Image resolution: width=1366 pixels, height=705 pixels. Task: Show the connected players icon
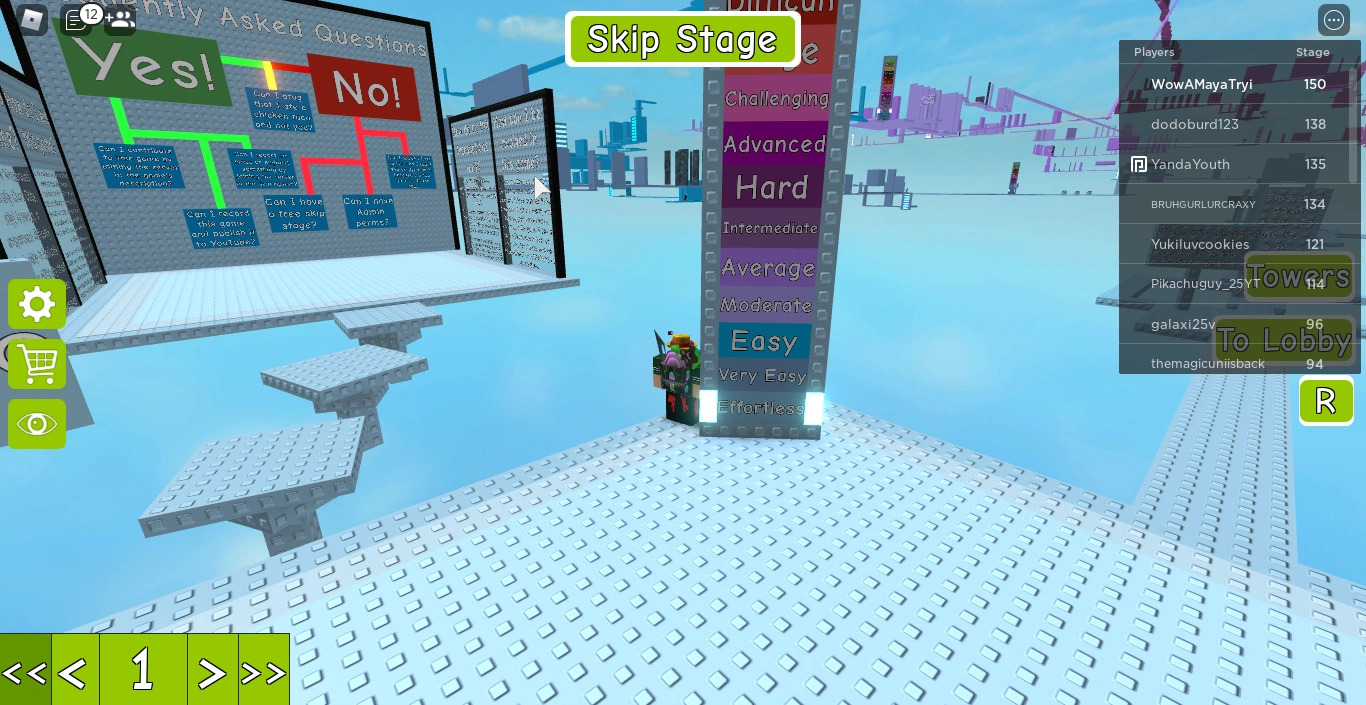pyautogui.click(x=120, y=19)
